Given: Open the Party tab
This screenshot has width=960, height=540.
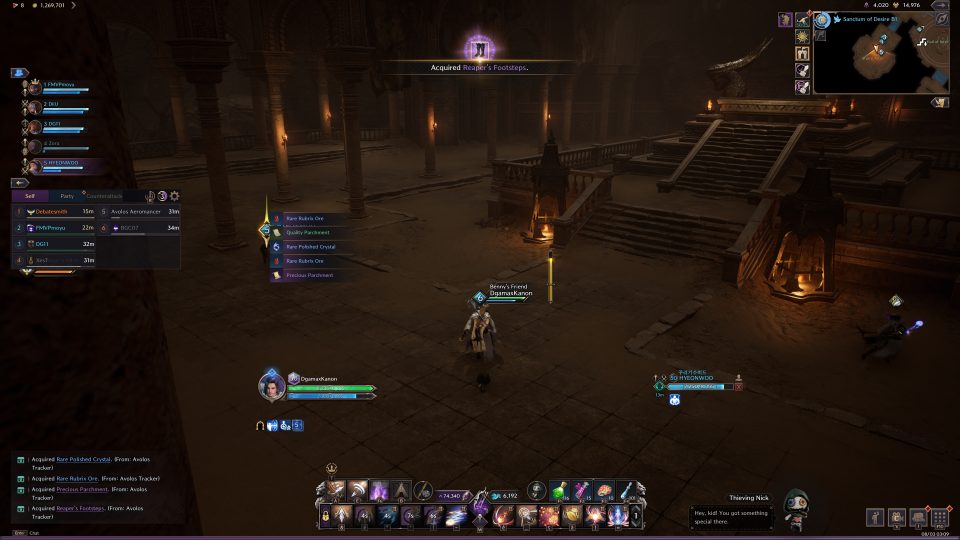Looking at the screenshot, I should tap(67, 196).
